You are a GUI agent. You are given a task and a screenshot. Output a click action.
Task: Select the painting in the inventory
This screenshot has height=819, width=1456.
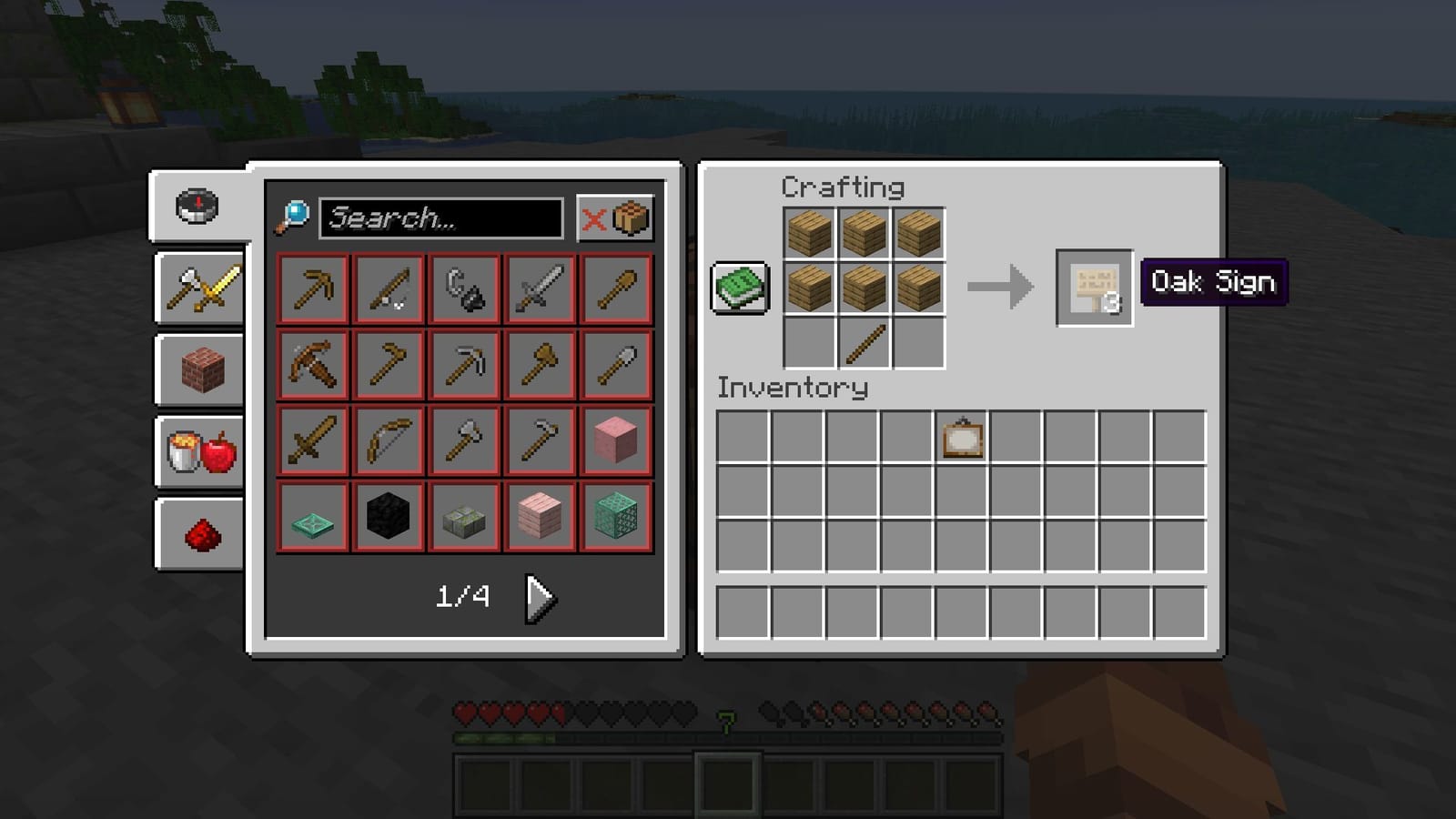965,440
